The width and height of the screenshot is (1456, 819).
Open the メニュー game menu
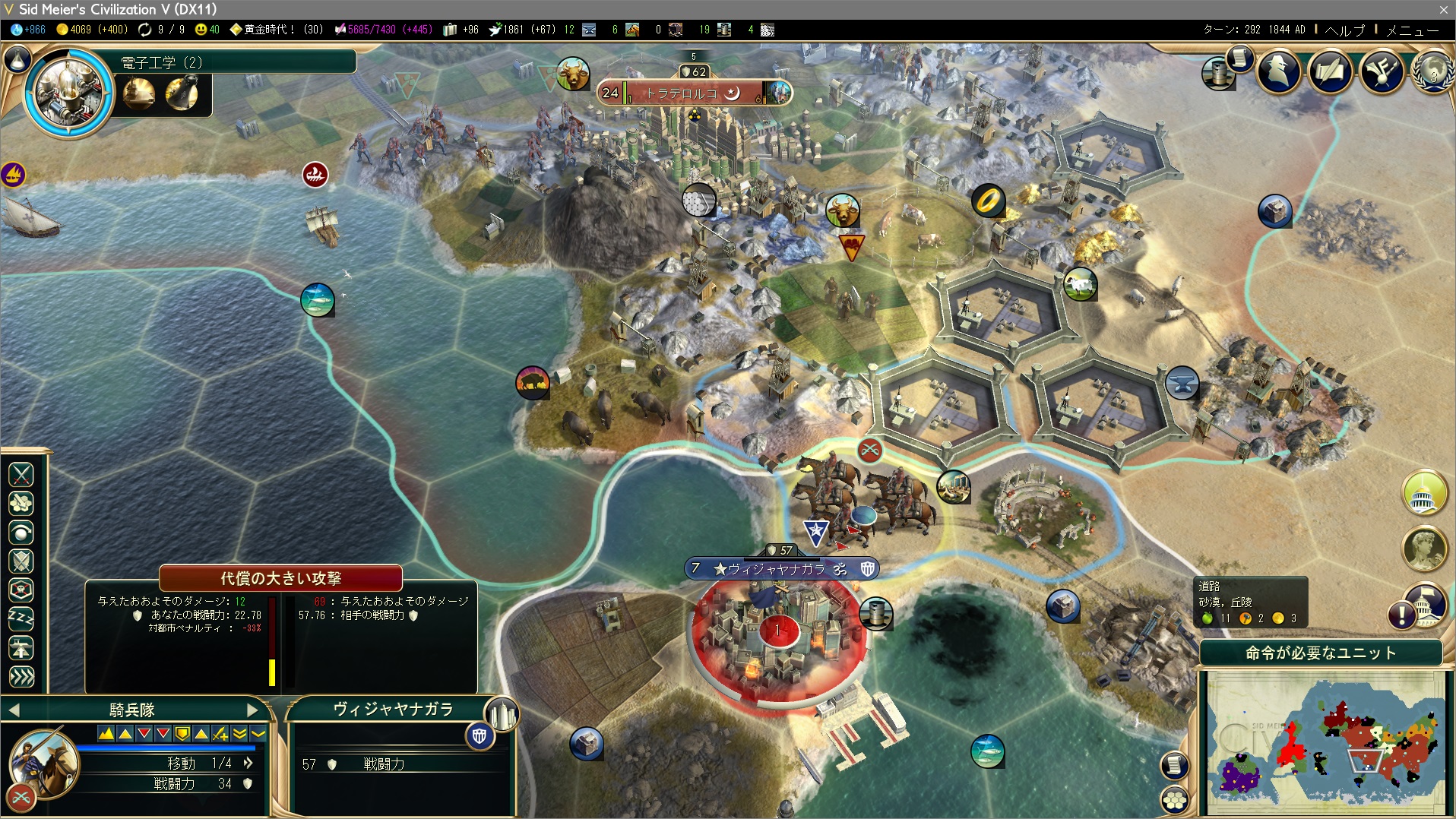pyautogui.click(x=1412, y=30)
